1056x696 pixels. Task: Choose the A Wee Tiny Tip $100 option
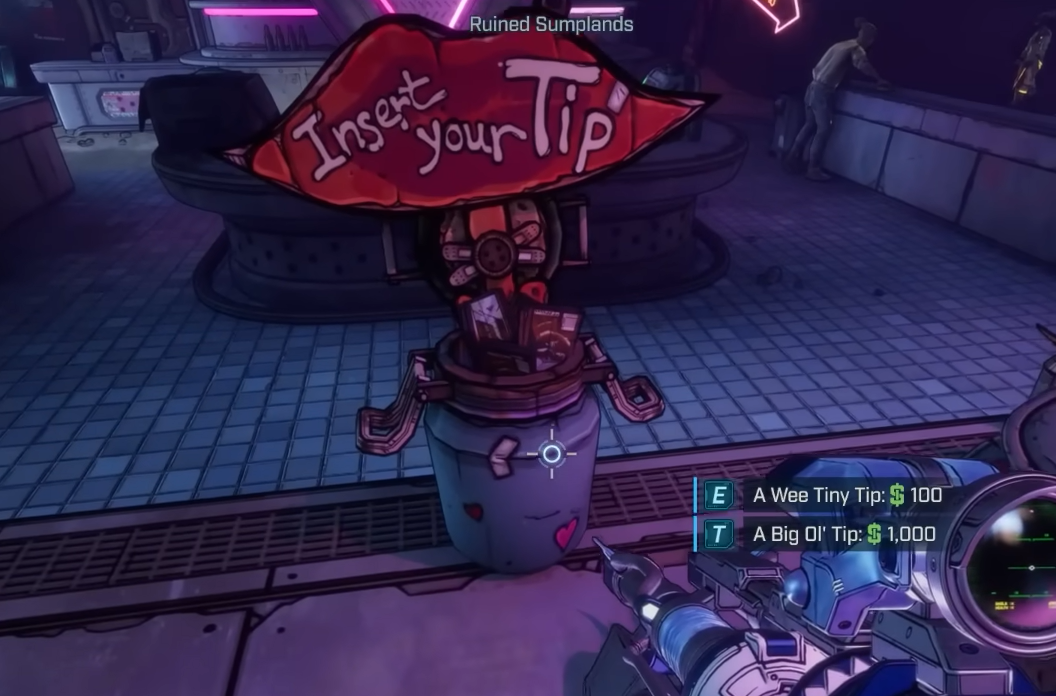pyautogui.click(x=846, y=495)
